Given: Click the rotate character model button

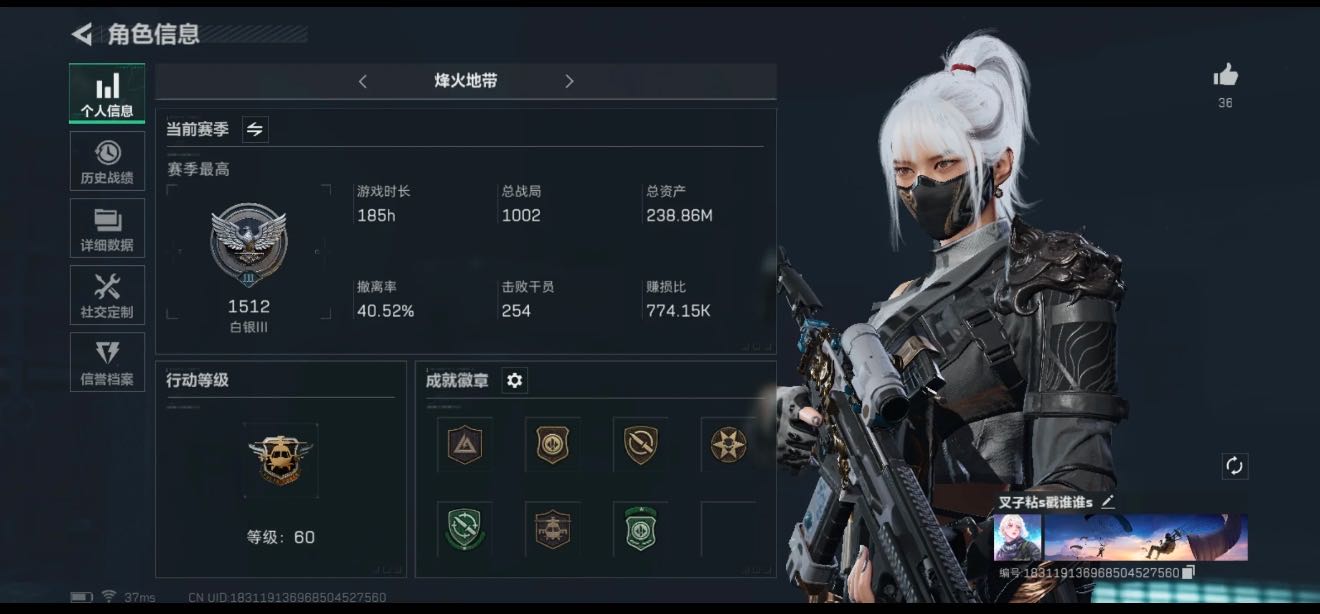Looking at the screenshot, I should [x=1234, y=465].
